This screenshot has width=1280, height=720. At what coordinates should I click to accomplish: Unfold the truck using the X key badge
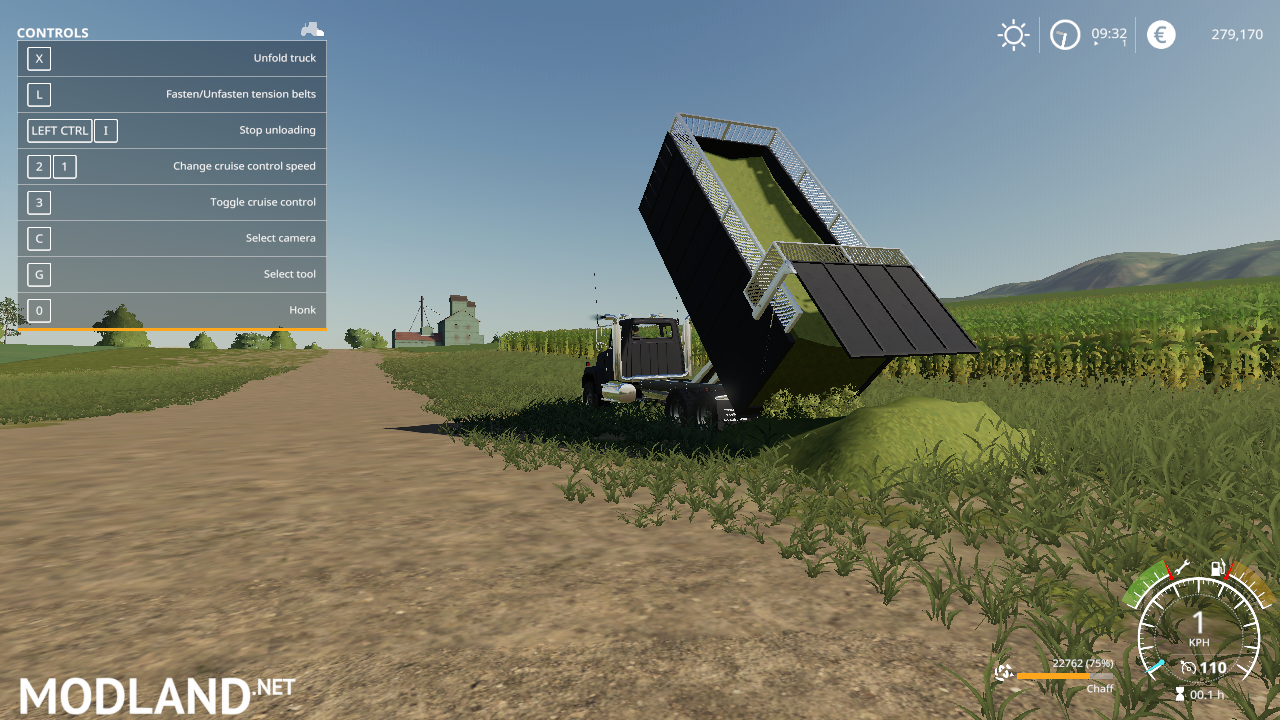[39, 58]
